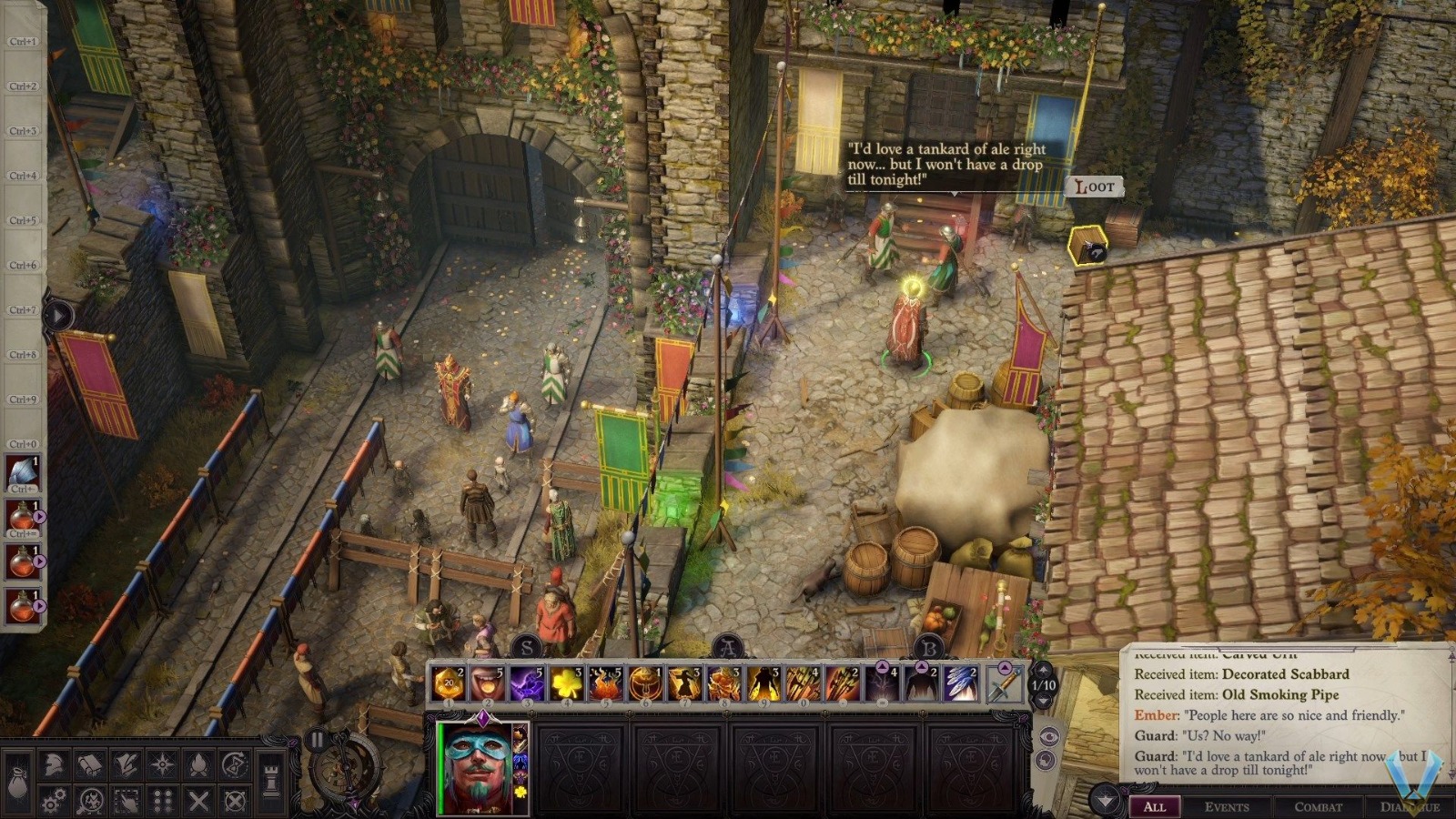
Task: Open the character sheet via helmet icon
Action: coord(53,763)
